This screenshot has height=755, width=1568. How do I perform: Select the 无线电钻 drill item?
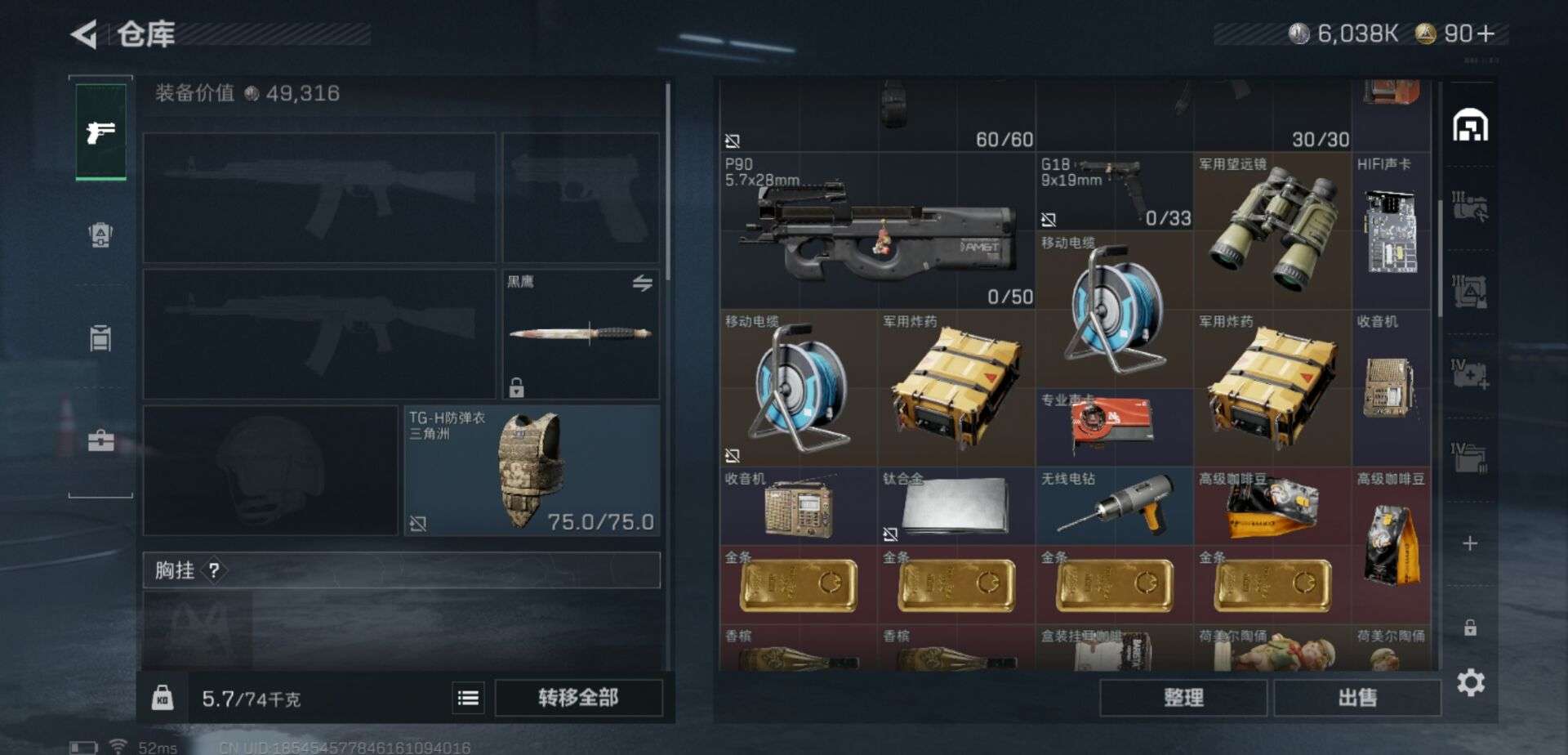click(x=1114, y=506)
